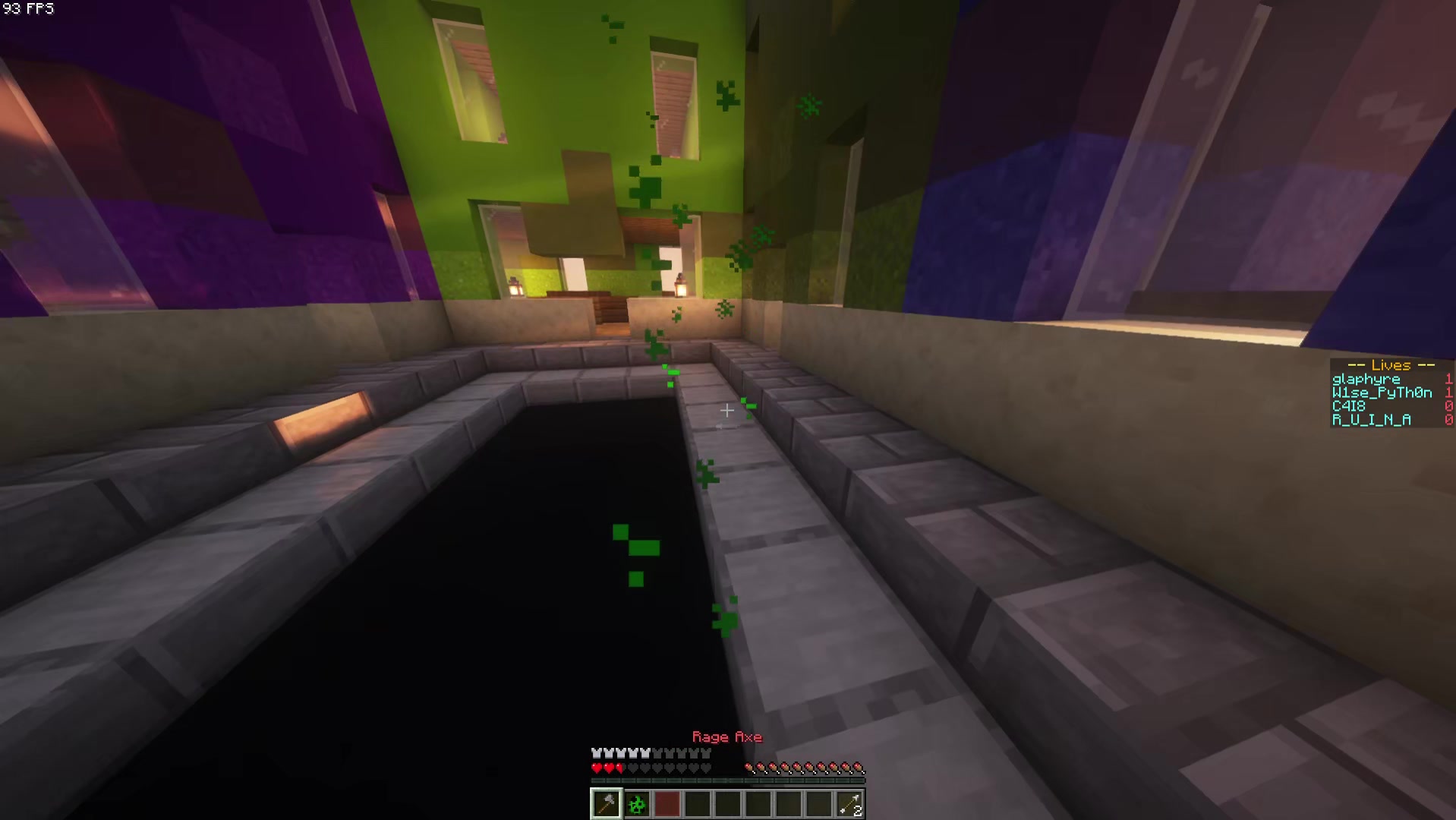1456x820 pixels.
Task: Click the Rage Axe item name label
Action: click(726, 736)
